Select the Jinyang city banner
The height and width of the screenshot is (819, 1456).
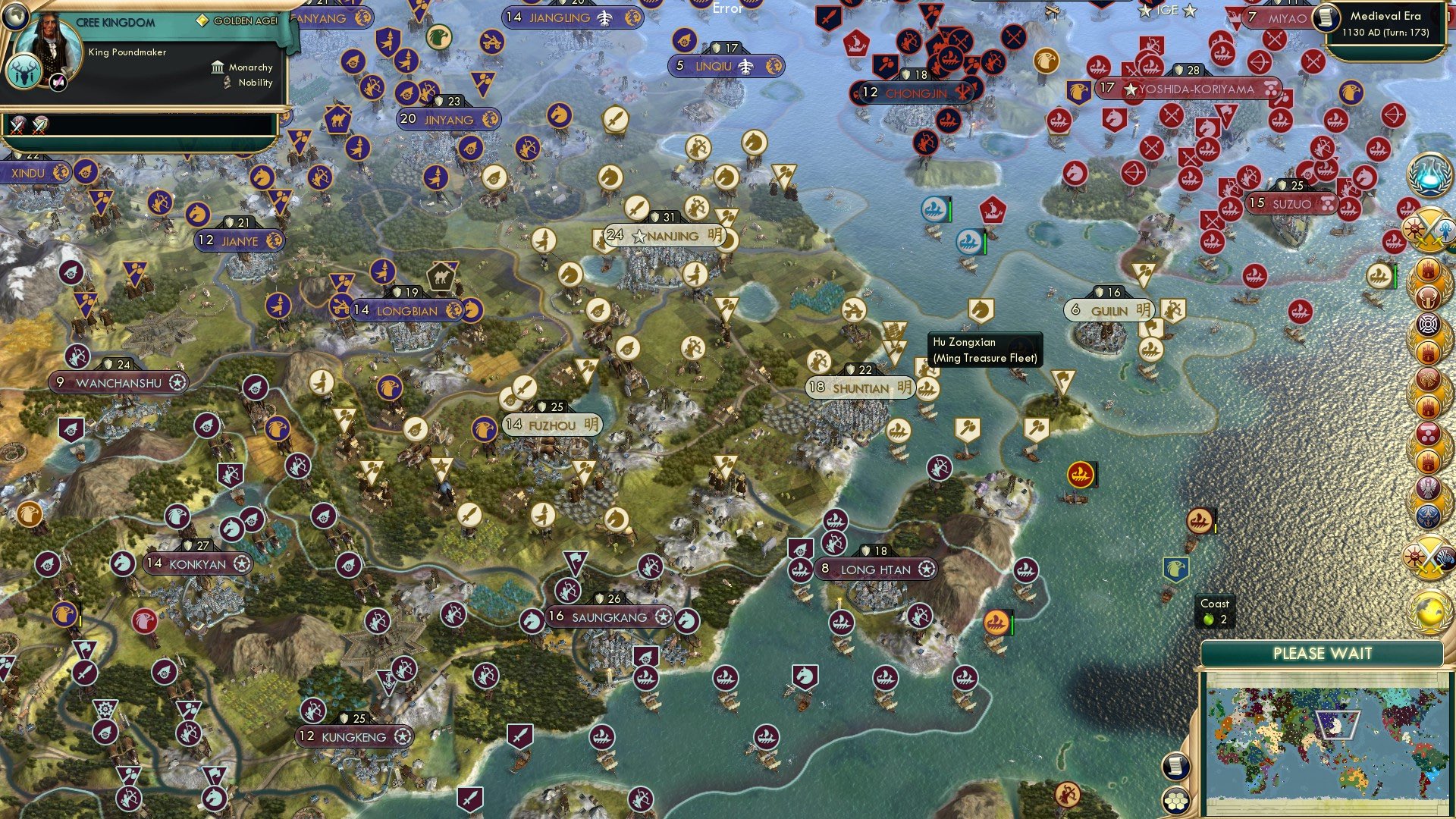(x=448, y=120)
